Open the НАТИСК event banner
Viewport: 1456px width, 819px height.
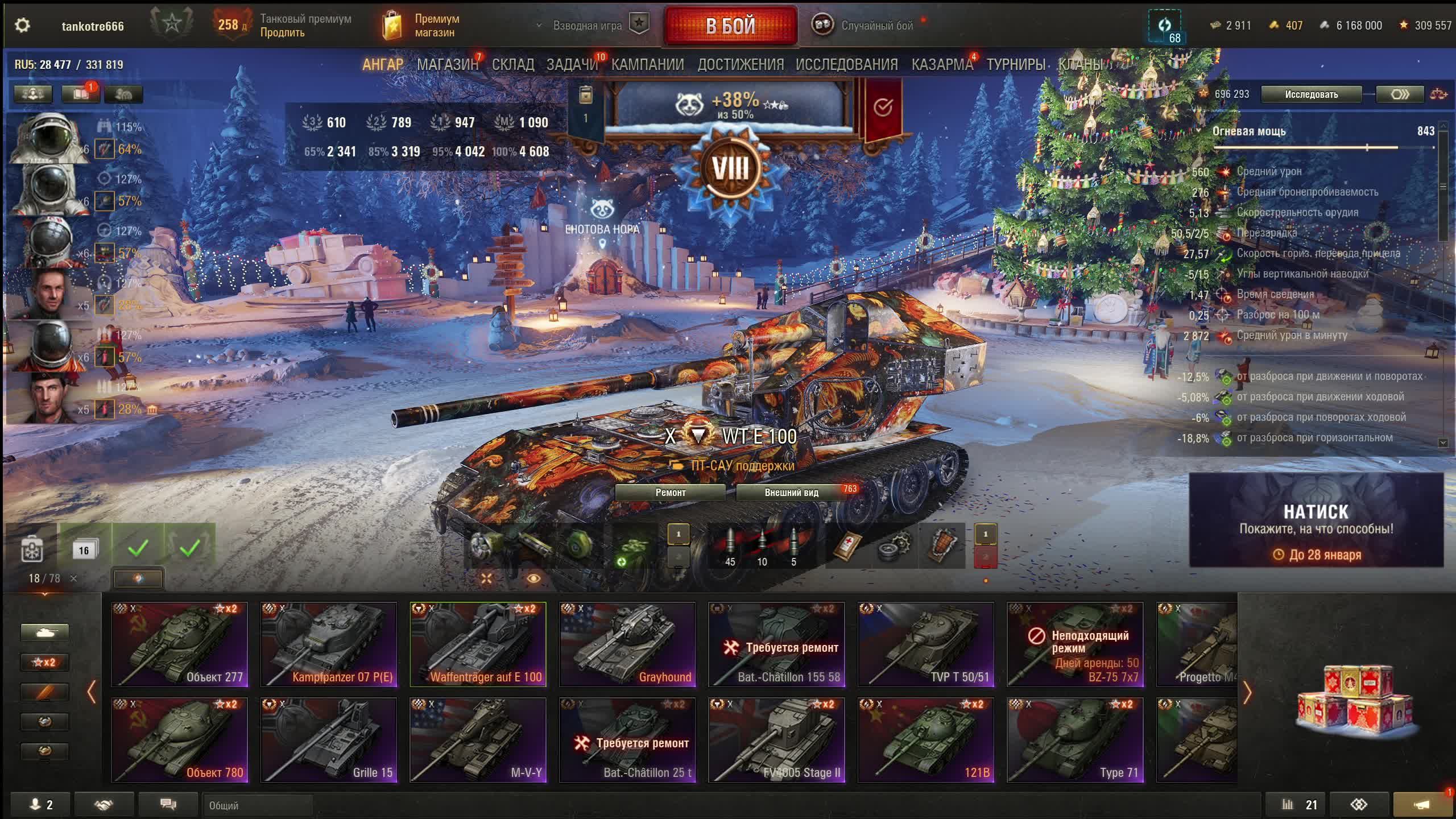pyautogui.click(x=1316, y=520)
